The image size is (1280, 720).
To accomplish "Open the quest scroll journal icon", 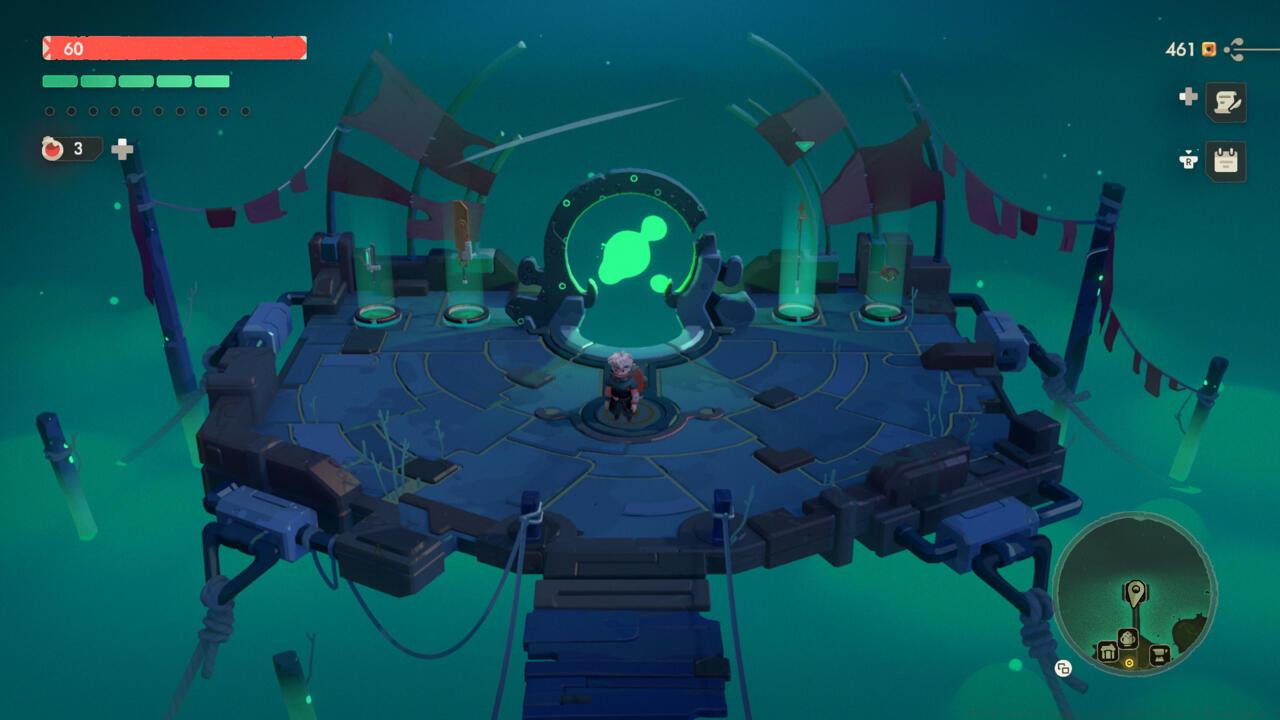I will click(x=1227, y=102).
